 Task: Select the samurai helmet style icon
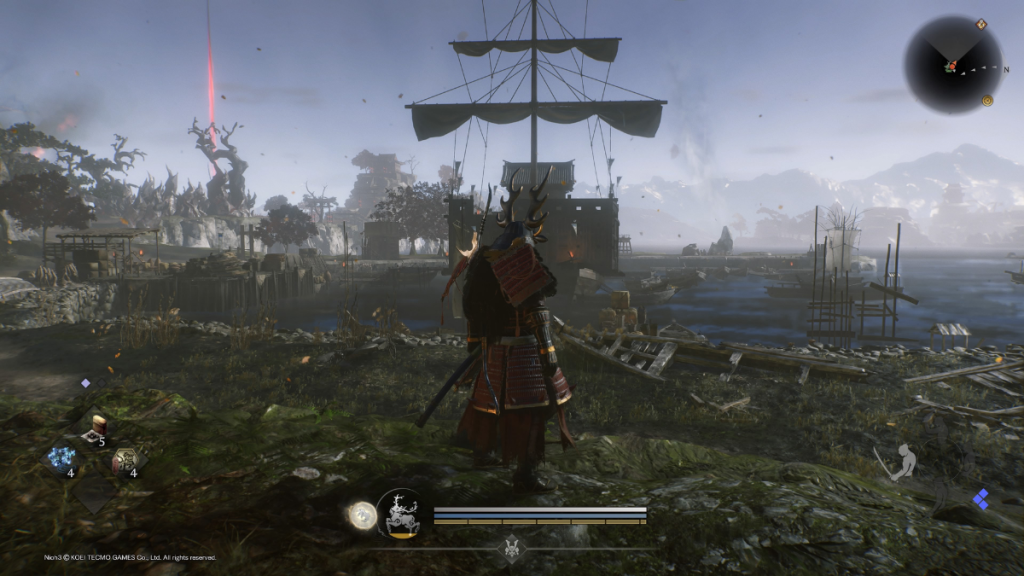tap(513, 547)
